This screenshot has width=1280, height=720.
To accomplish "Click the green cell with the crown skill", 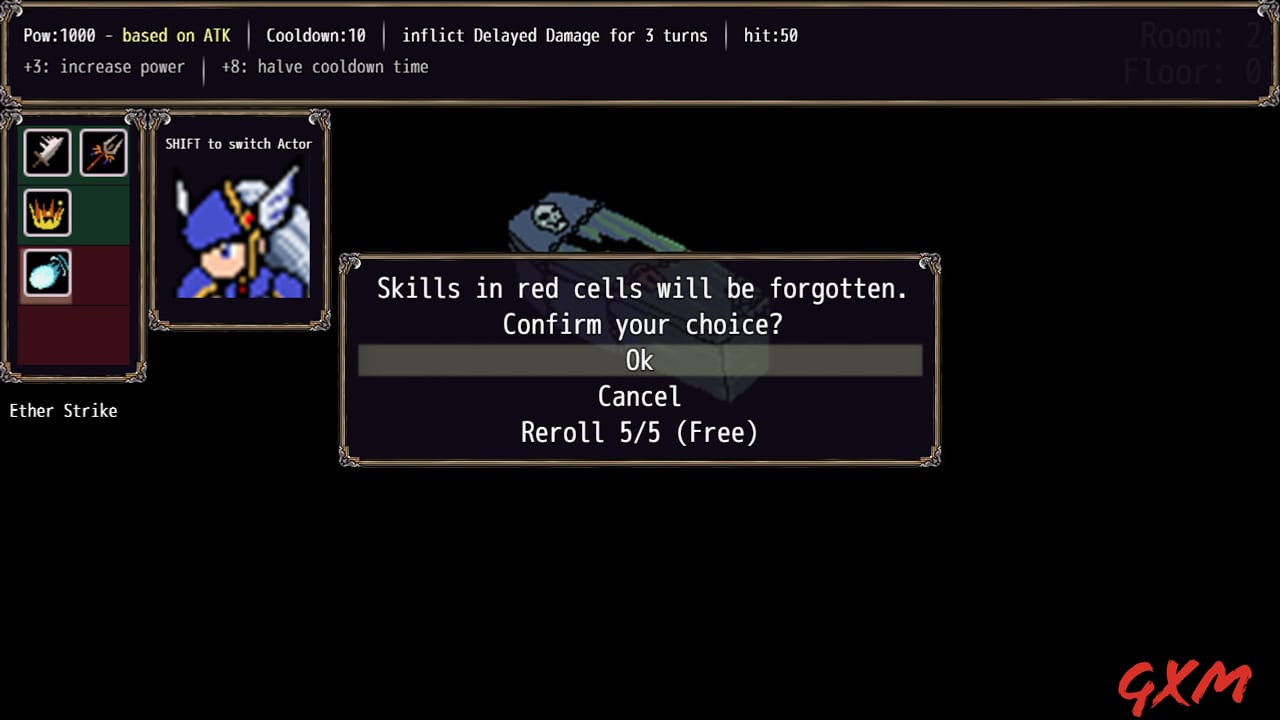I will pyautogui.click(x=46, y=213).
